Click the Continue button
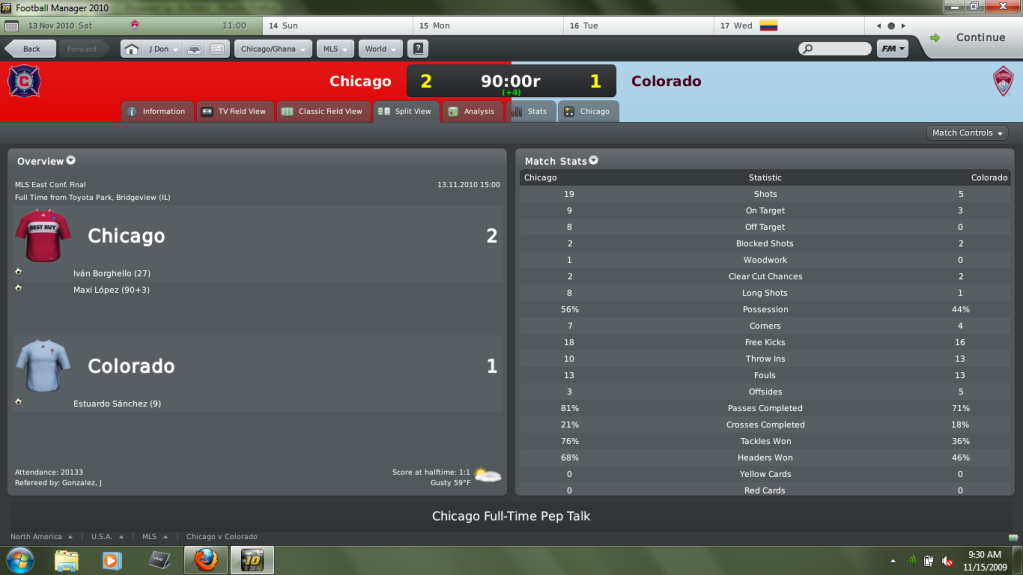Screen dimensions: 1023x575 (967, 38)
